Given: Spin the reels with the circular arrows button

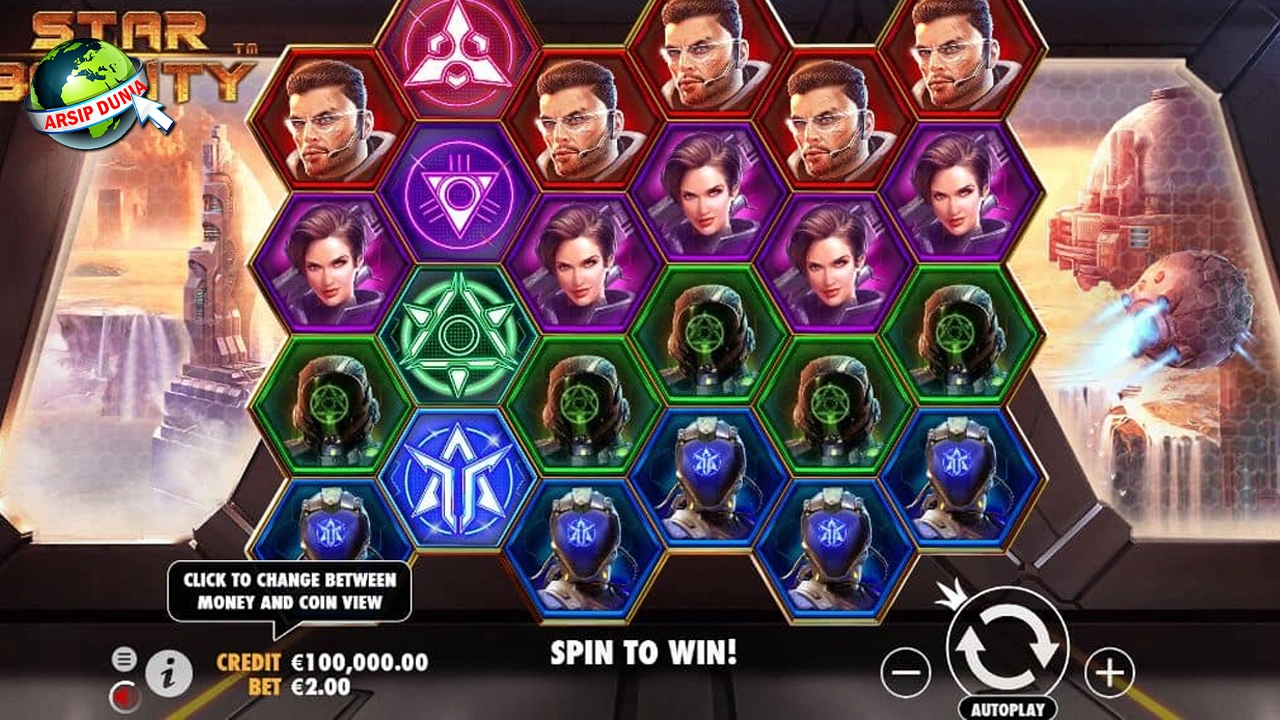Looking at the screenshot, I should 1007,648.
